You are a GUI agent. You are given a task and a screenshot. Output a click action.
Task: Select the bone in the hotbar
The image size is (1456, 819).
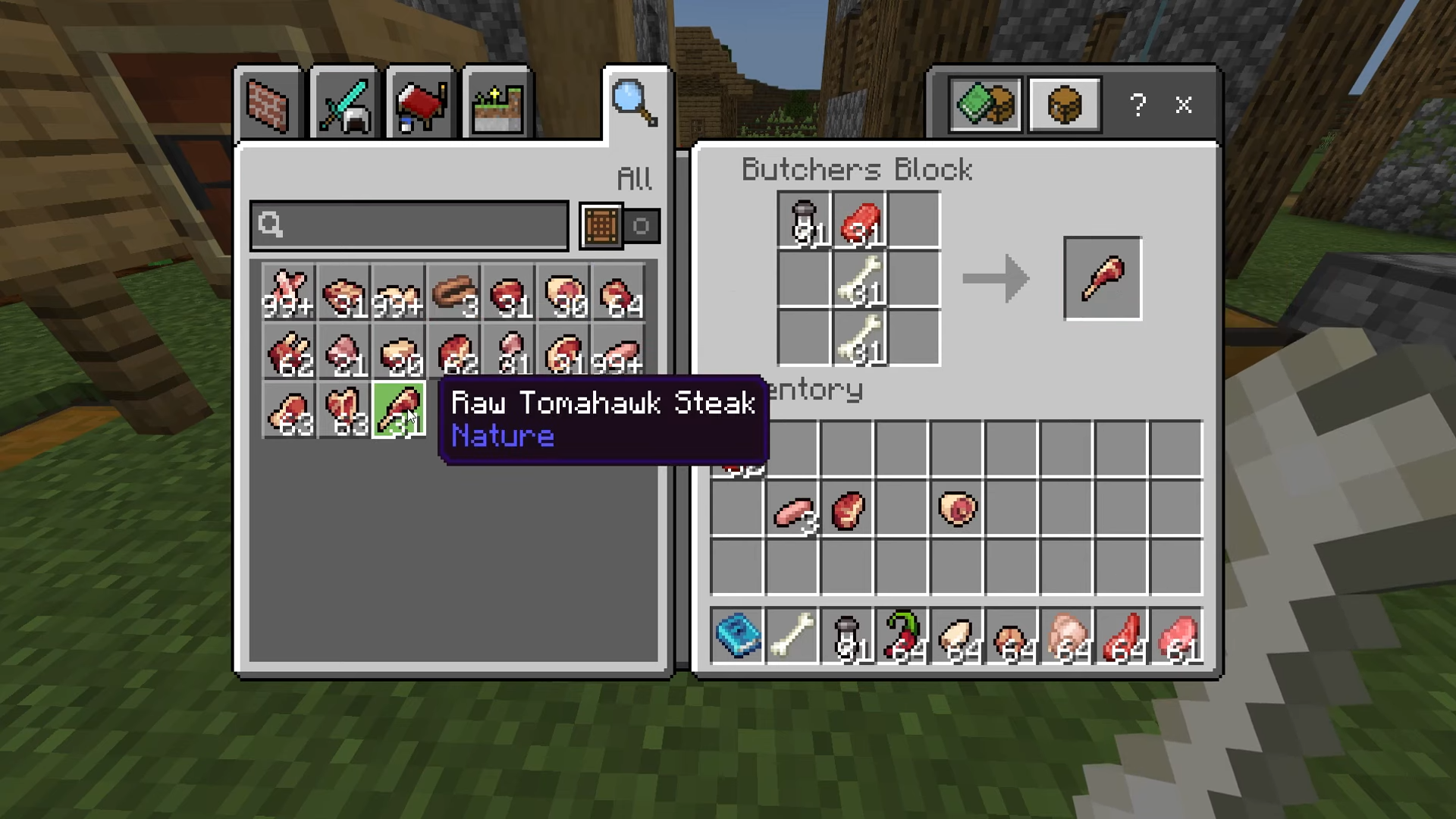pos(792,635)
